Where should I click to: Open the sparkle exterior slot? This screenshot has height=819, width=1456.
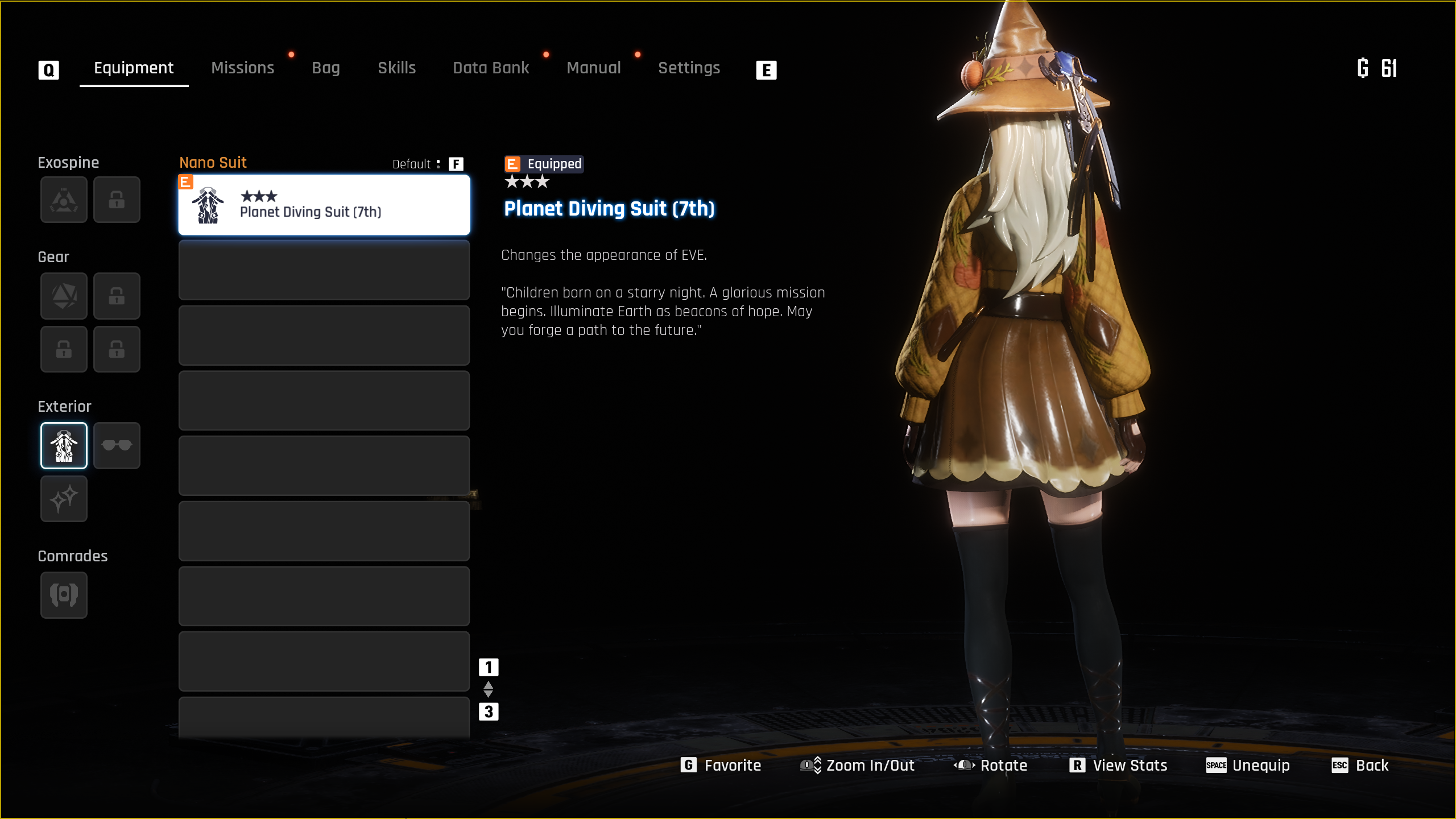point(64,499)
